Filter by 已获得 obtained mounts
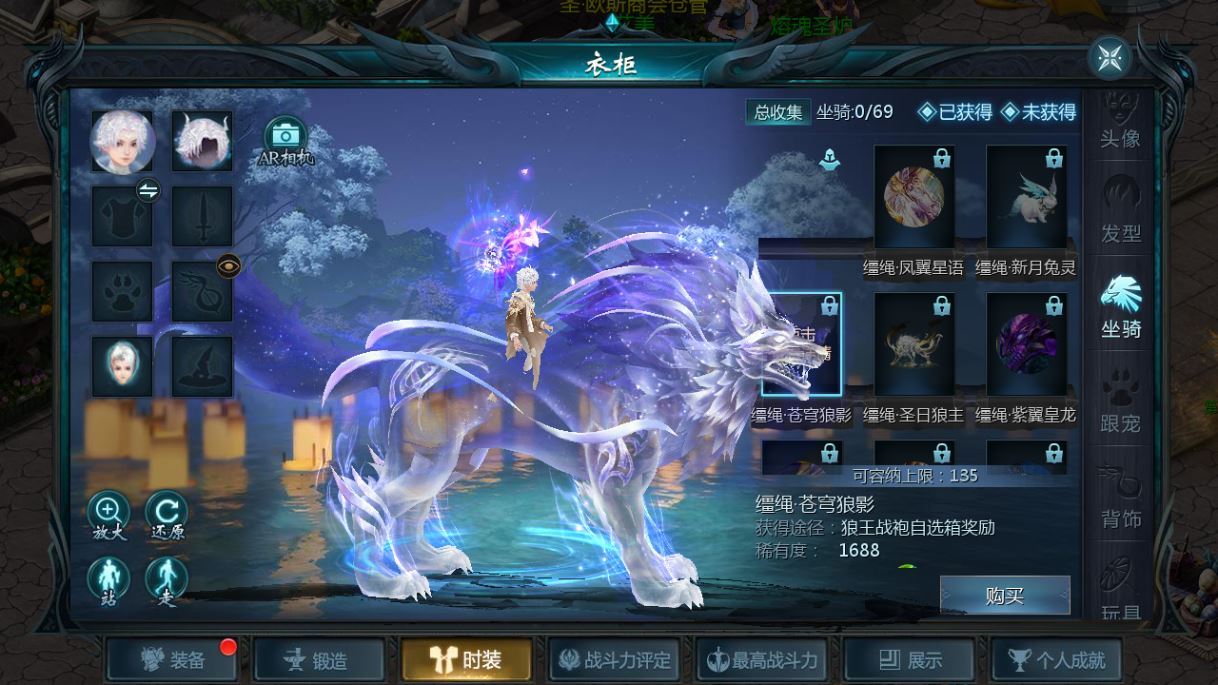1218x685 pixels. tap(955, 112)
